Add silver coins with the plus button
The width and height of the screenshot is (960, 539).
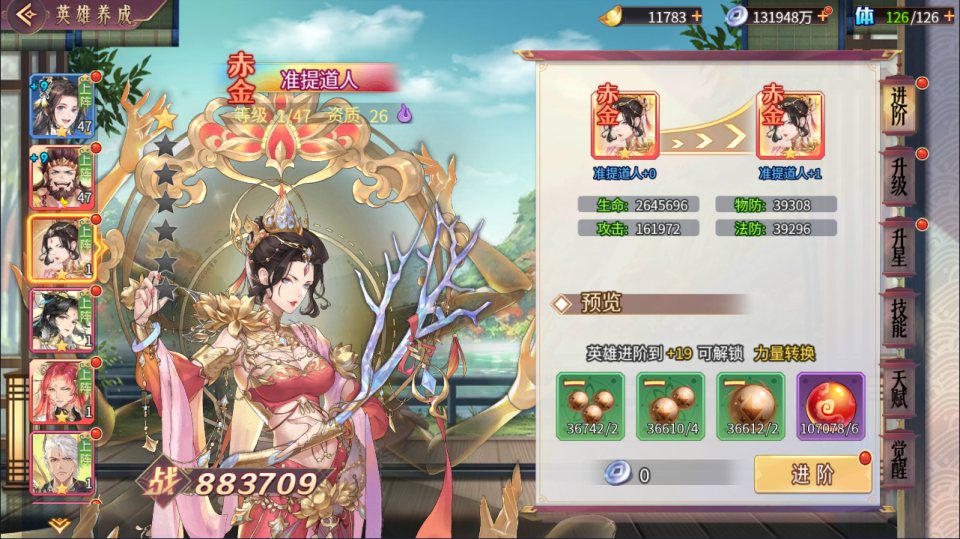pos(823,16)
